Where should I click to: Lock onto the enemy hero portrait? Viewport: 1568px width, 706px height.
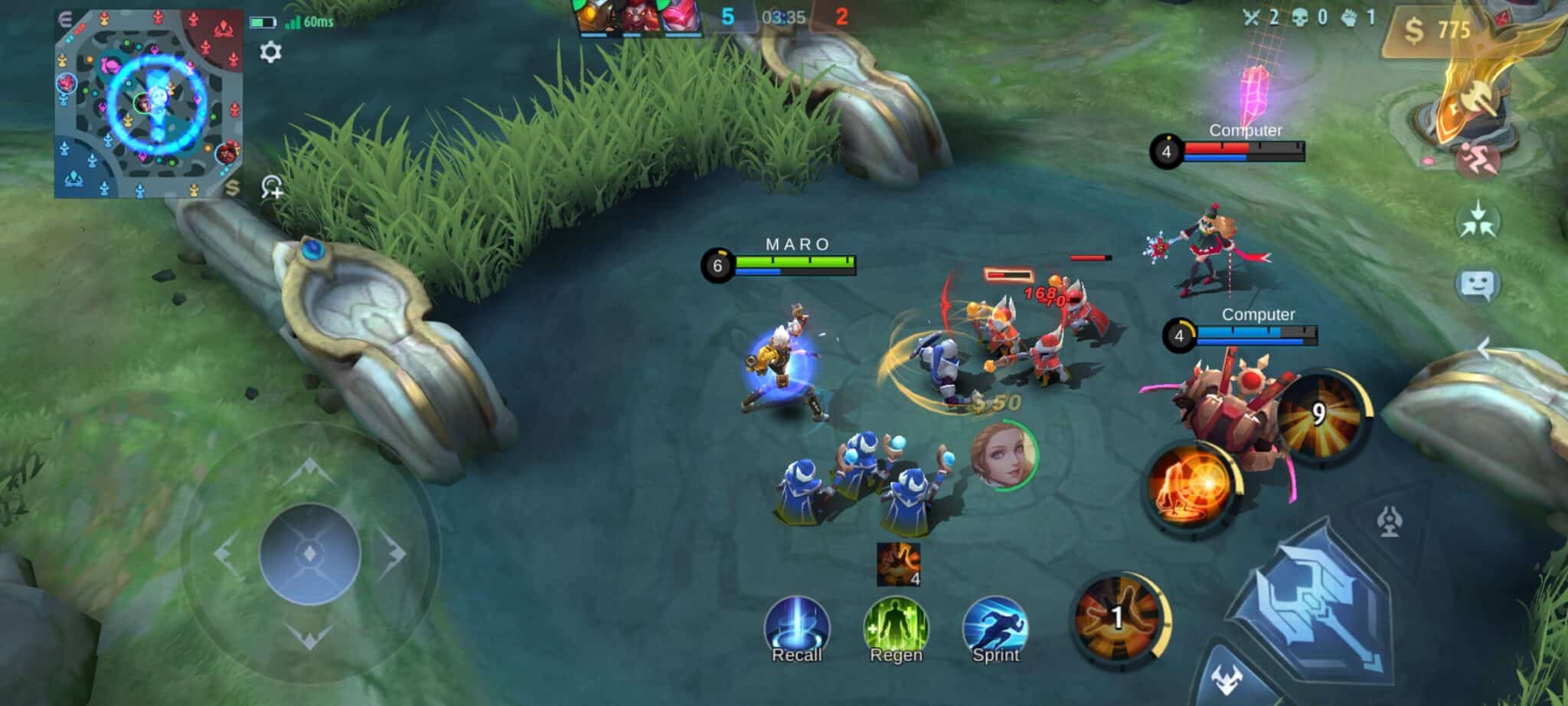[x=1004, y=455]
